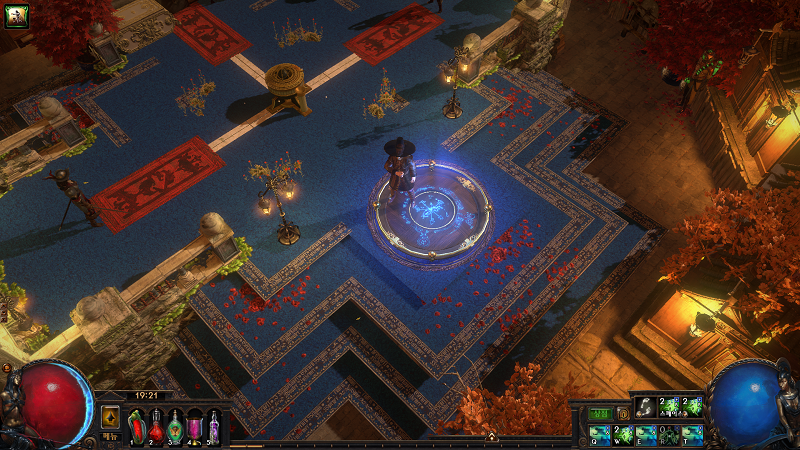Image resolution: width=800 pixels, height=450 pixels.
Task: Select the footprints movement skill slot
Action: pos(646,406)
